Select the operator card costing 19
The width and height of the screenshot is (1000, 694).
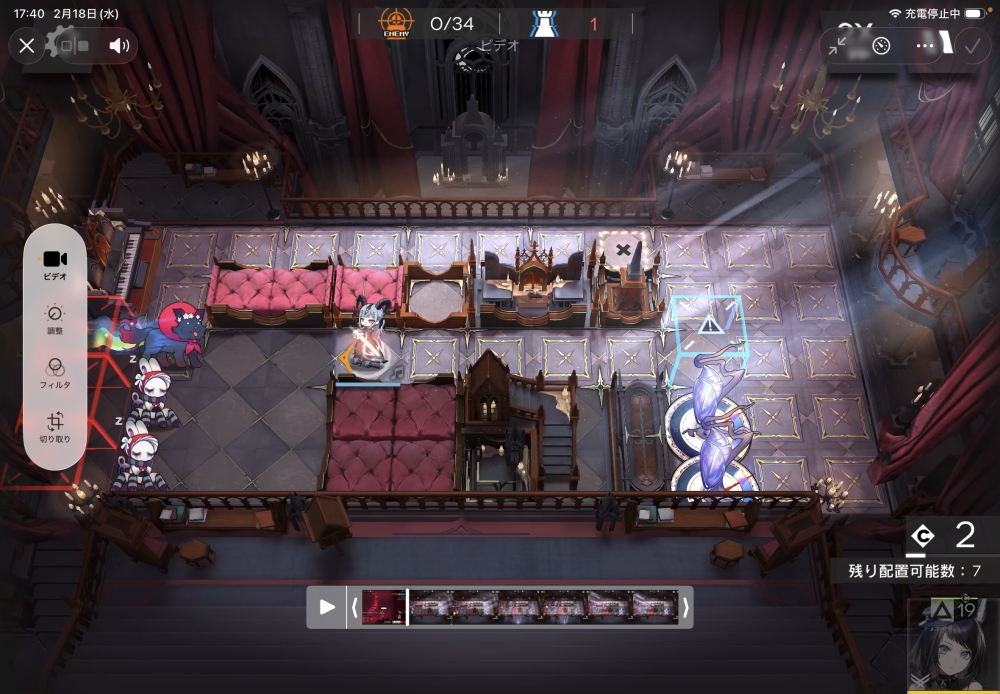coord(952,647)
